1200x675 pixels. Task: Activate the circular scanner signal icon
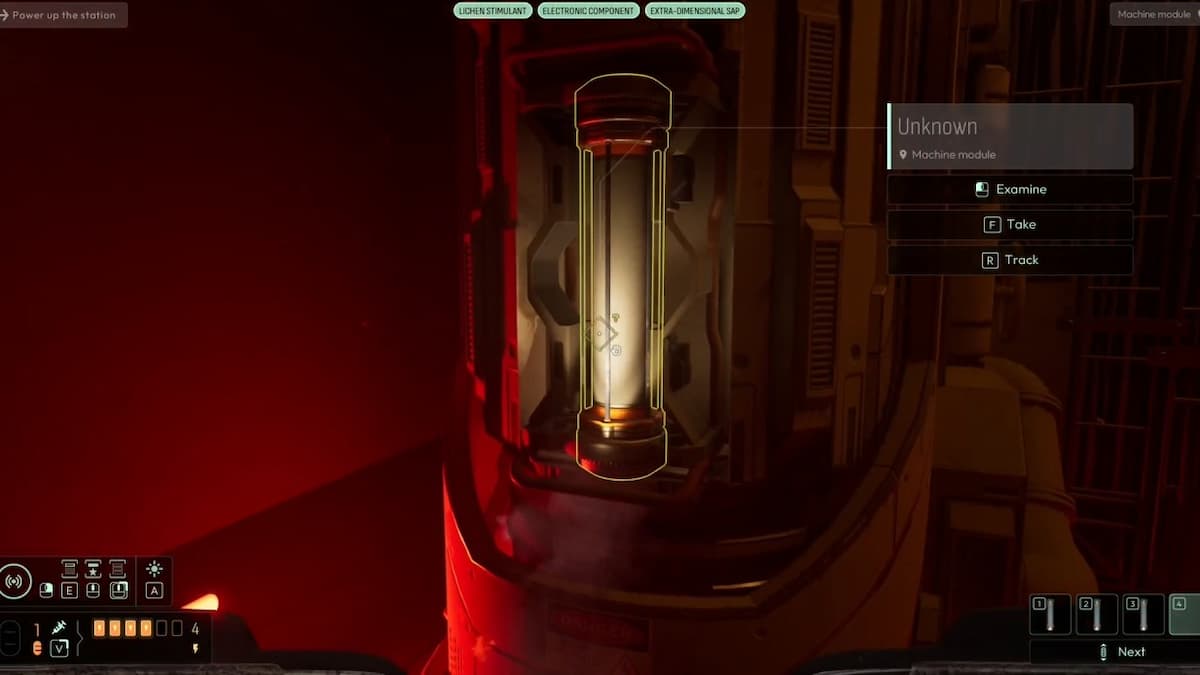tap(16, 581)
